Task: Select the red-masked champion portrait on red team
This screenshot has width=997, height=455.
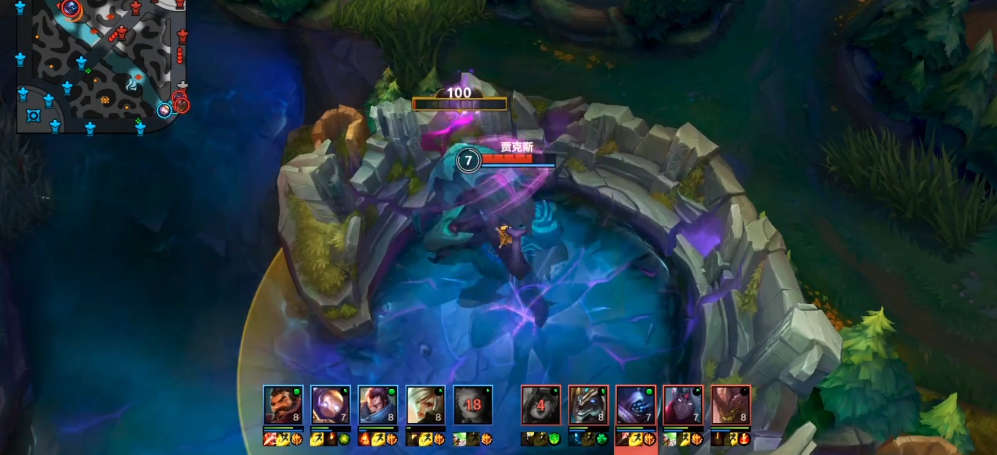Action: [x=683, y=405]
